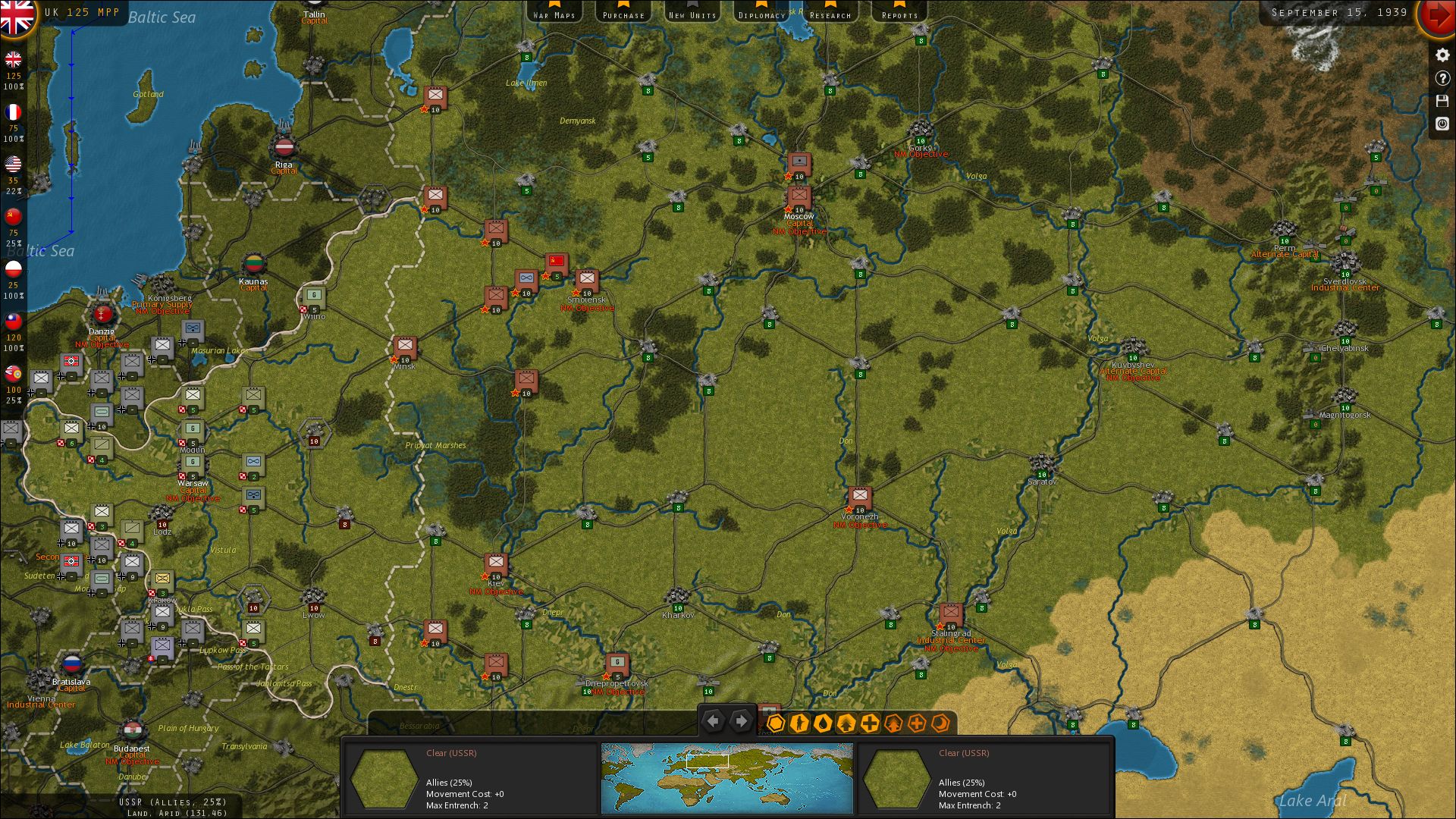Select the US flag in the left sidebar
The height and width of the screenshot is (819, 1456).
(x=14, y=165)
